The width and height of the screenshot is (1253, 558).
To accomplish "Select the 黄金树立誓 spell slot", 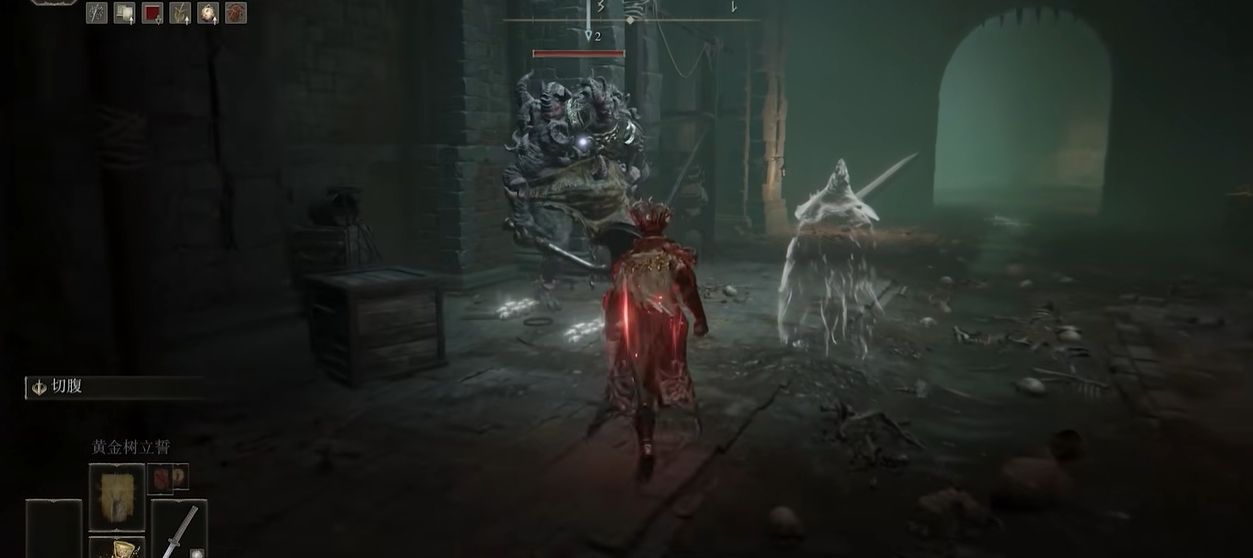I will point(117,498).
